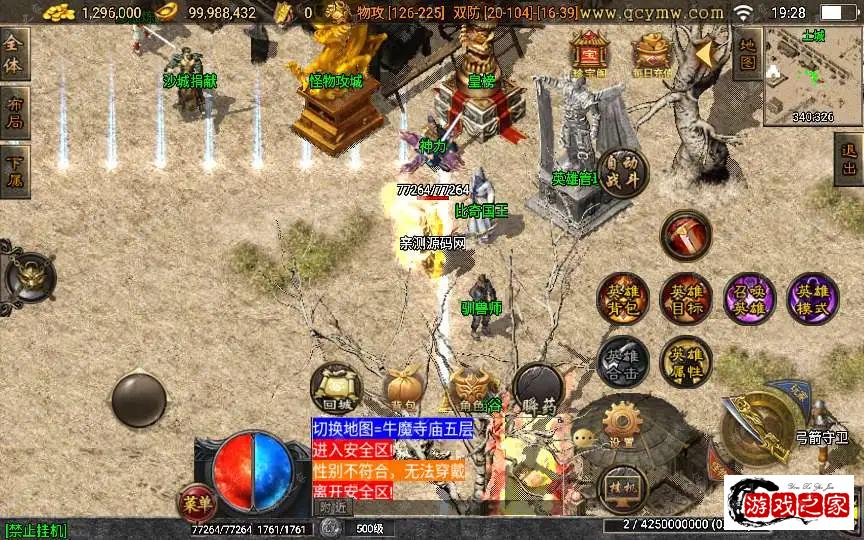This screenshot has width=864, height=540.
Task: Open the red 菜单 menu button
Action: [197, 500]
